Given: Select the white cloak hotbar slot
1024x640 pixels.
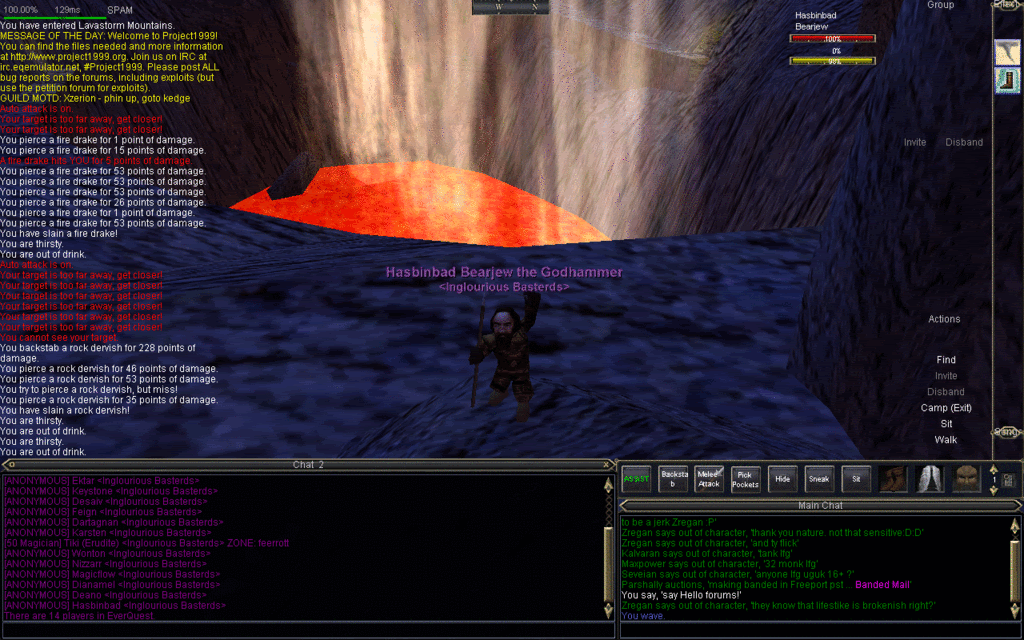Looking at the screenshot, I should click(930, 479).
